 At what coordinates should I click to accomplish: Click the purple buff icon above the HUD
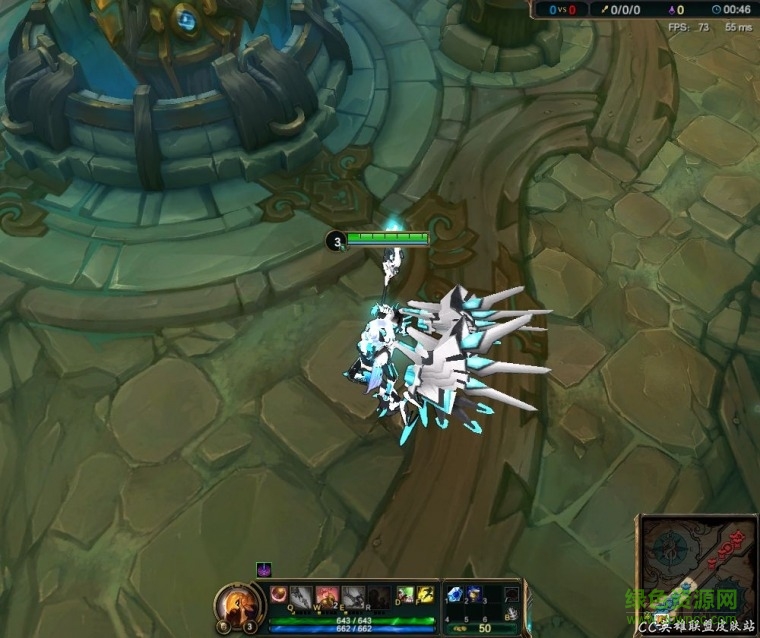[x=264, y=570]
